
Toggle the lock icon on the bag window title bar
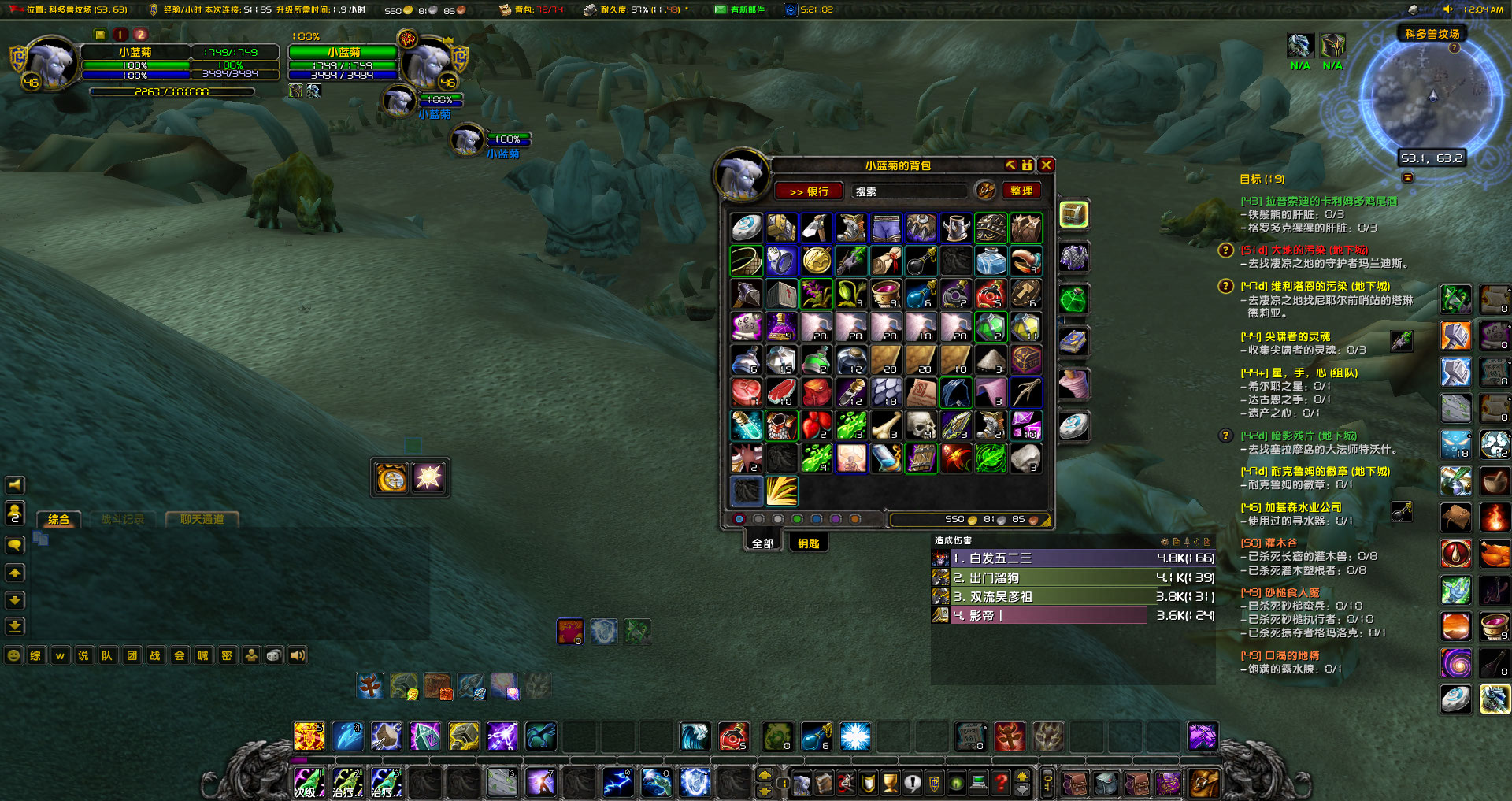pos(1025,165)
